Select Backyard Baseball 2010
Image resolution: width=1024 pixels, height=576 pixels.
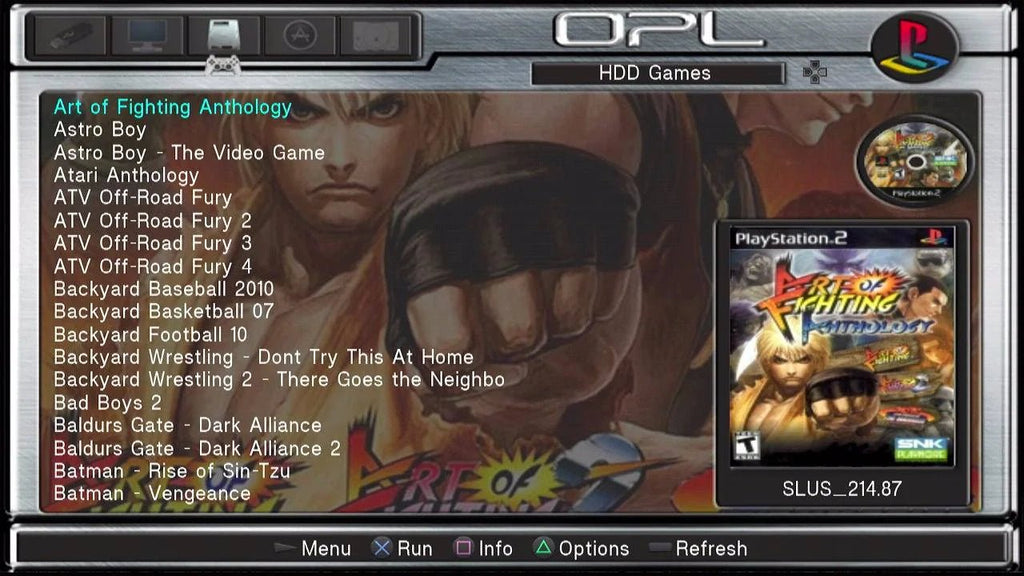[x=163, y=289]
